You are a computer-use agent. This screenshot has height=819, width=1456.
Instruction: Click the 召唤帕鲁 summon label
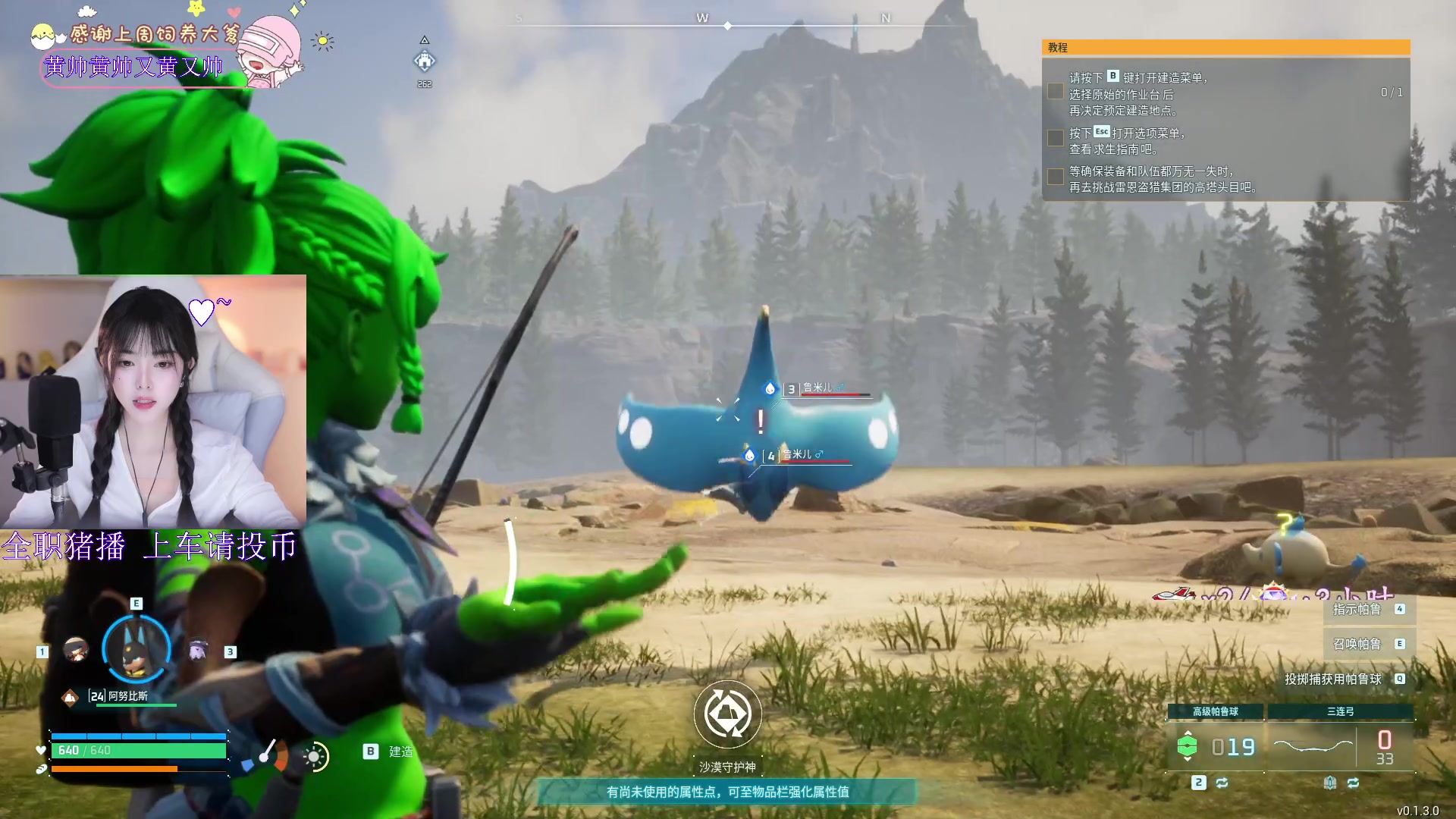click(1357, 644)
